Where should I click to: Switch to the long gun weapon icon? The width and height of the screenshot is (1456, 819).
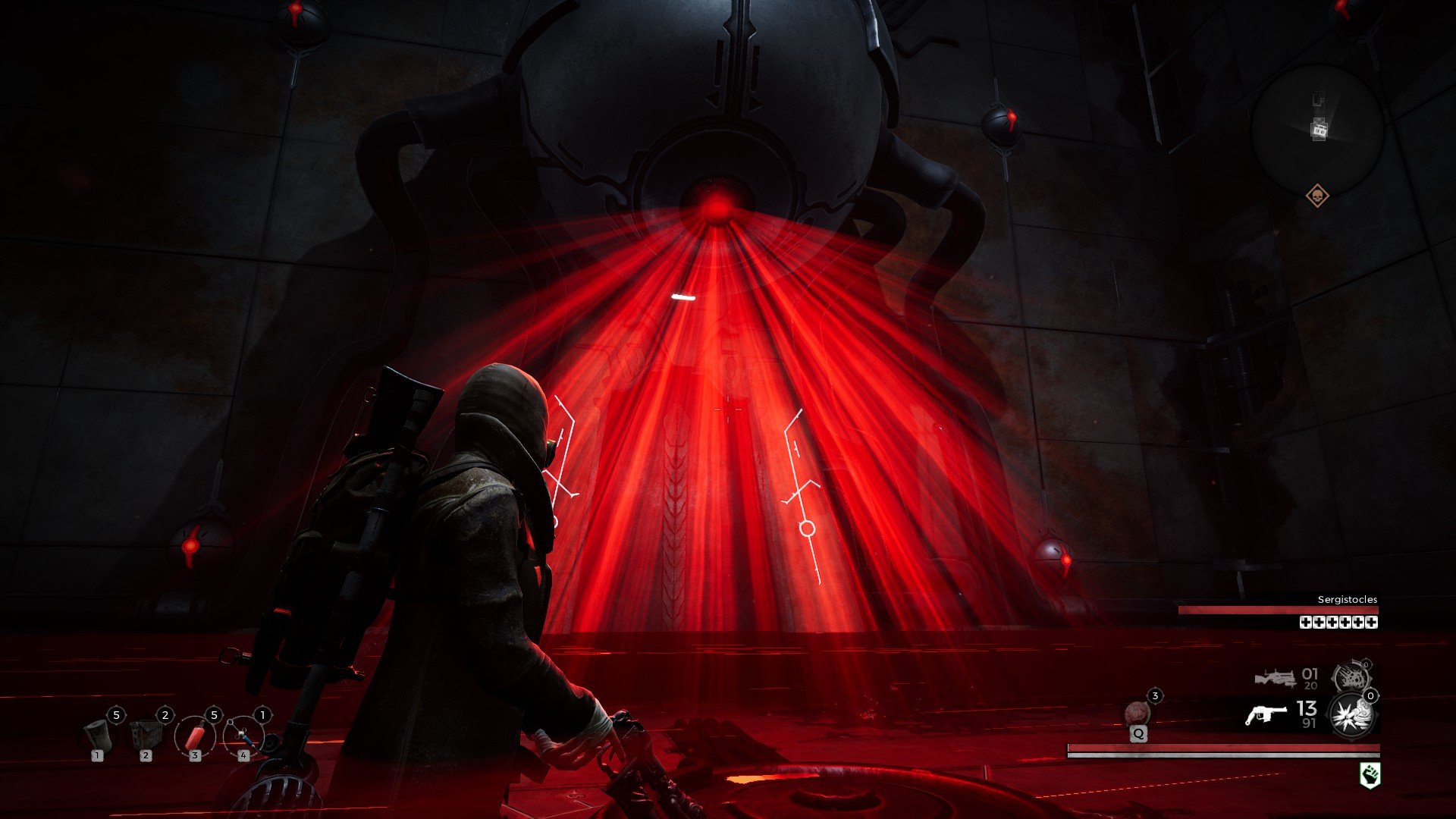coord(1276,677)
